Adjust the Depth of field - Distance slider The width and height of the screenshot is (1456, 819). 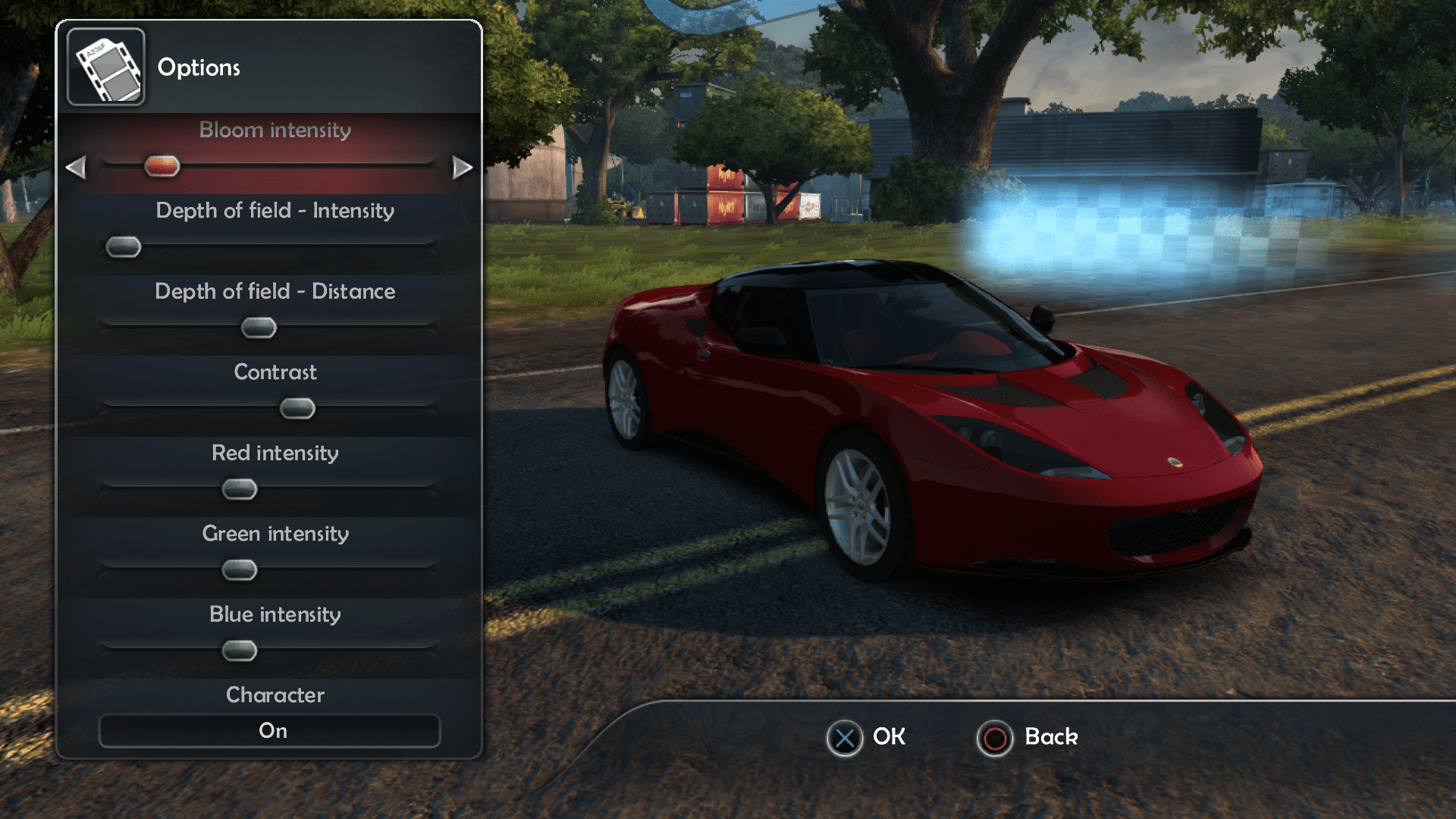259,328
